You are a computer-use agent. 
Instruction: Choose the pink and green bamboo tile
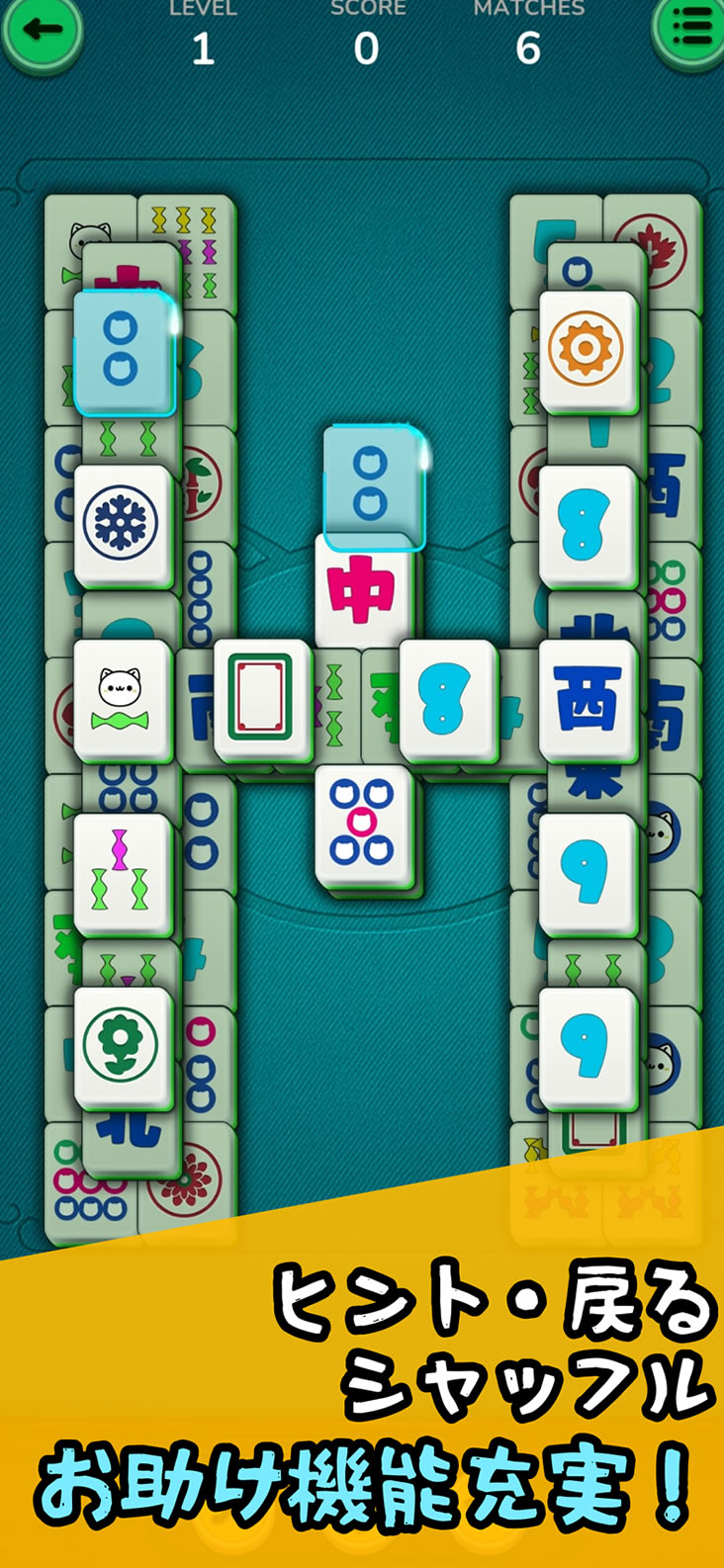pyautogui.click(x=121, y=871)
